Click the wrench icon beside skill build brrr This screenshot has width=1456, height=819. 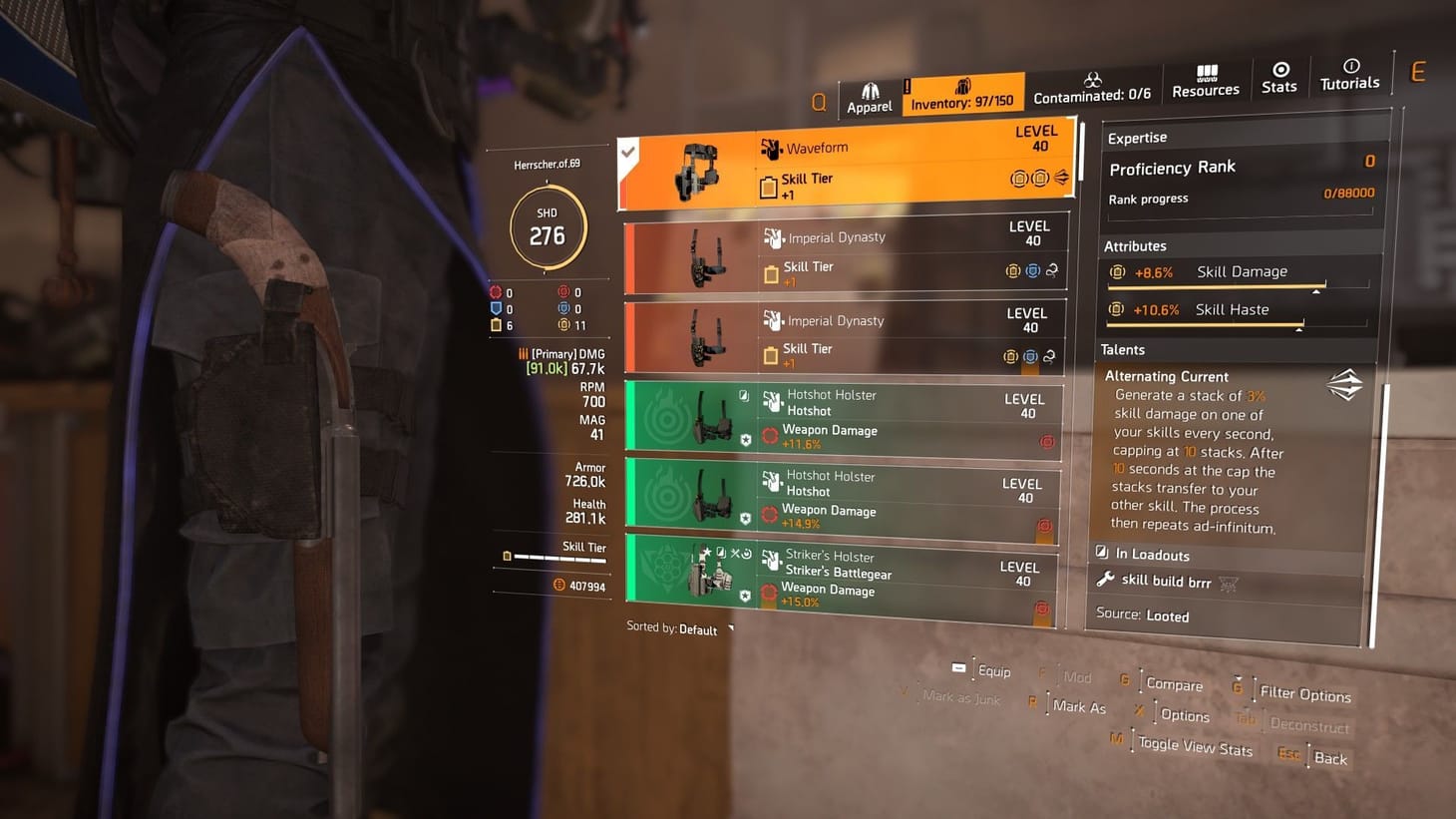coord(1106,580)
